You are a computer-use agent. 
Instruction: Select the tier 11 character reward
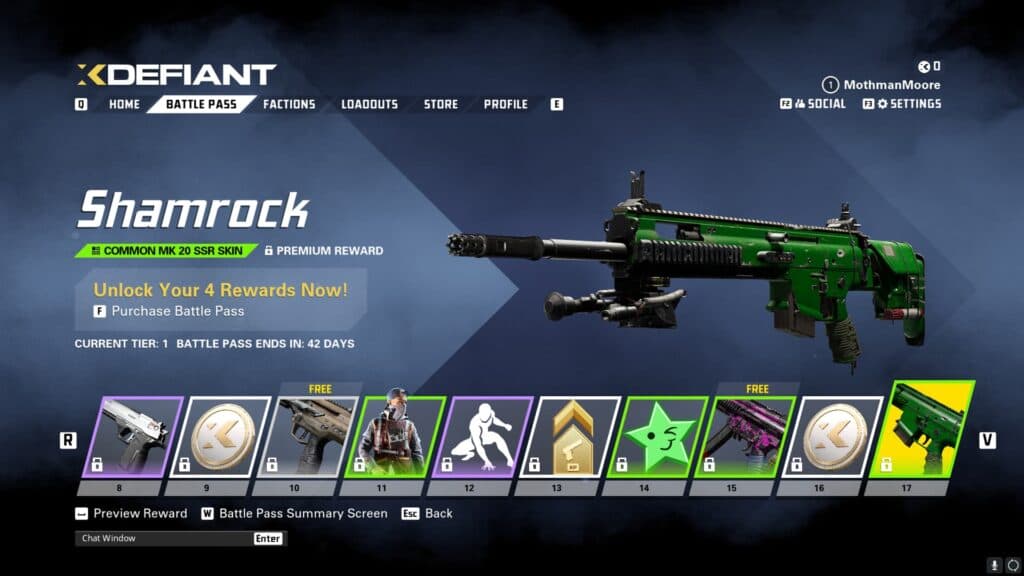coord(395,436)
